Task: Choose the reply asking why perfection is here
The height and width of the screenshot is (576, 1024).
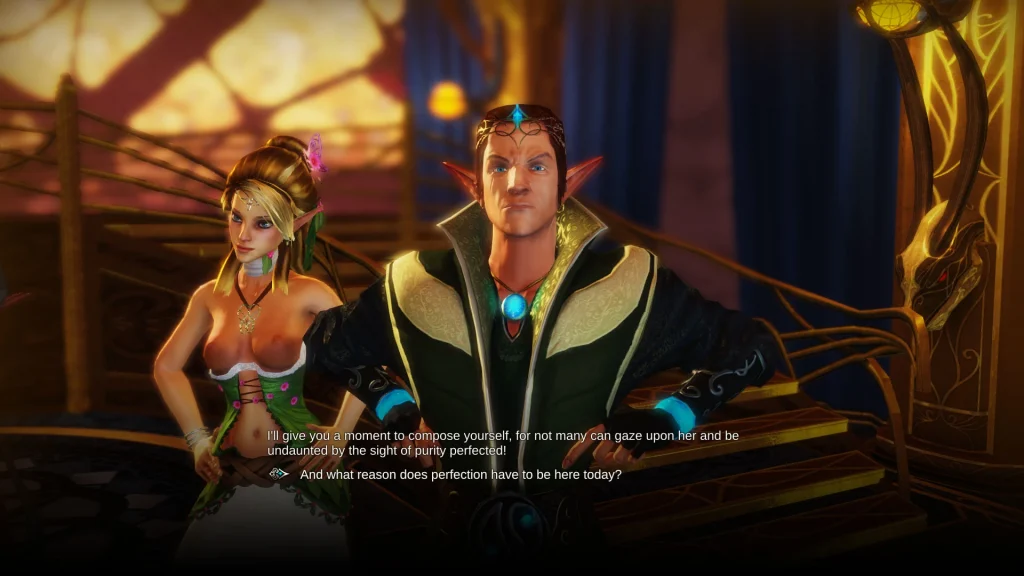Action: [x=461, y=475]
